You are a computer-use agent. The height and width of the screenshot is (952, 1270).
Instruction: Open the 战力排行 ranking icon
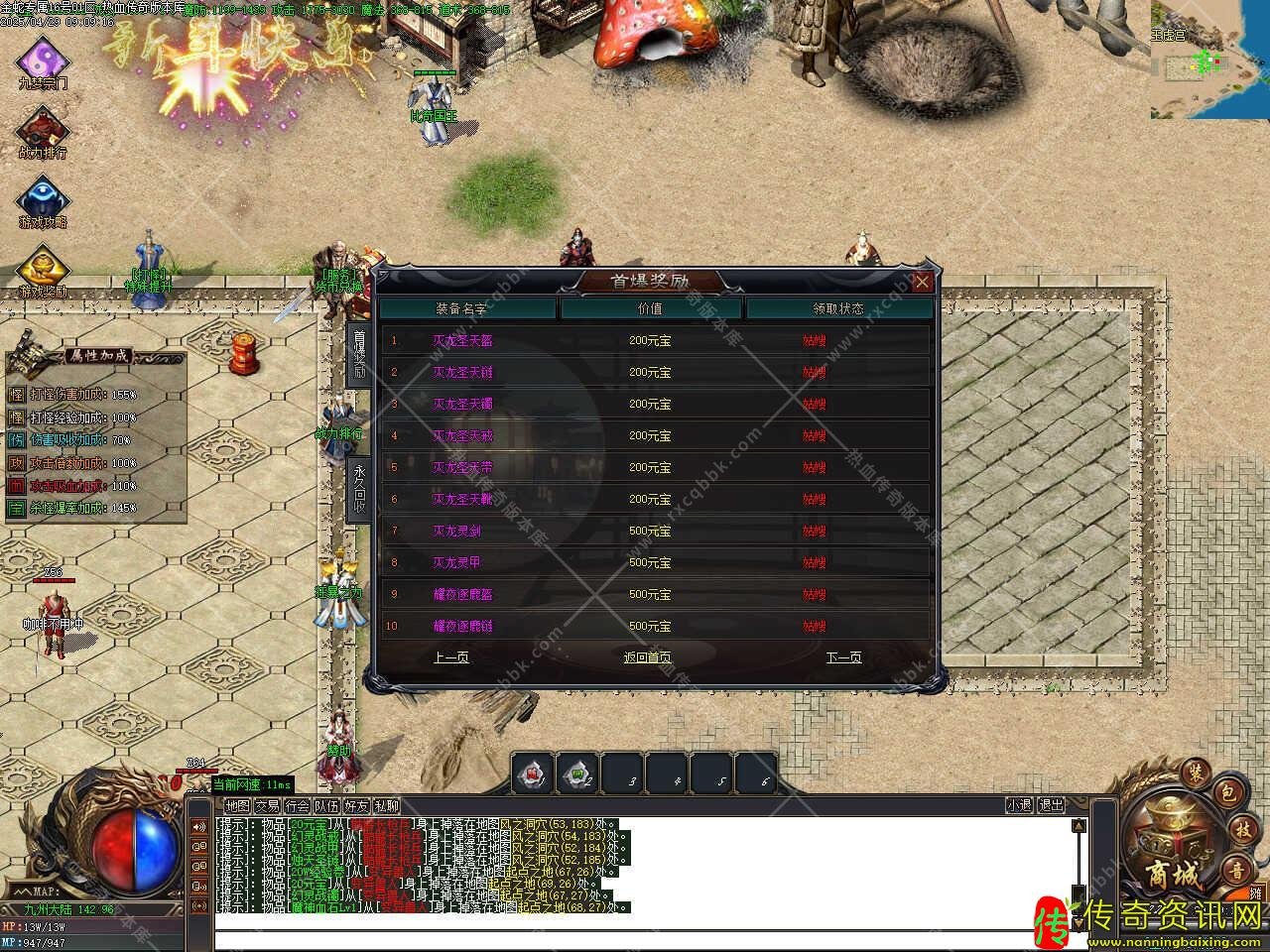[x=43, y=129]
